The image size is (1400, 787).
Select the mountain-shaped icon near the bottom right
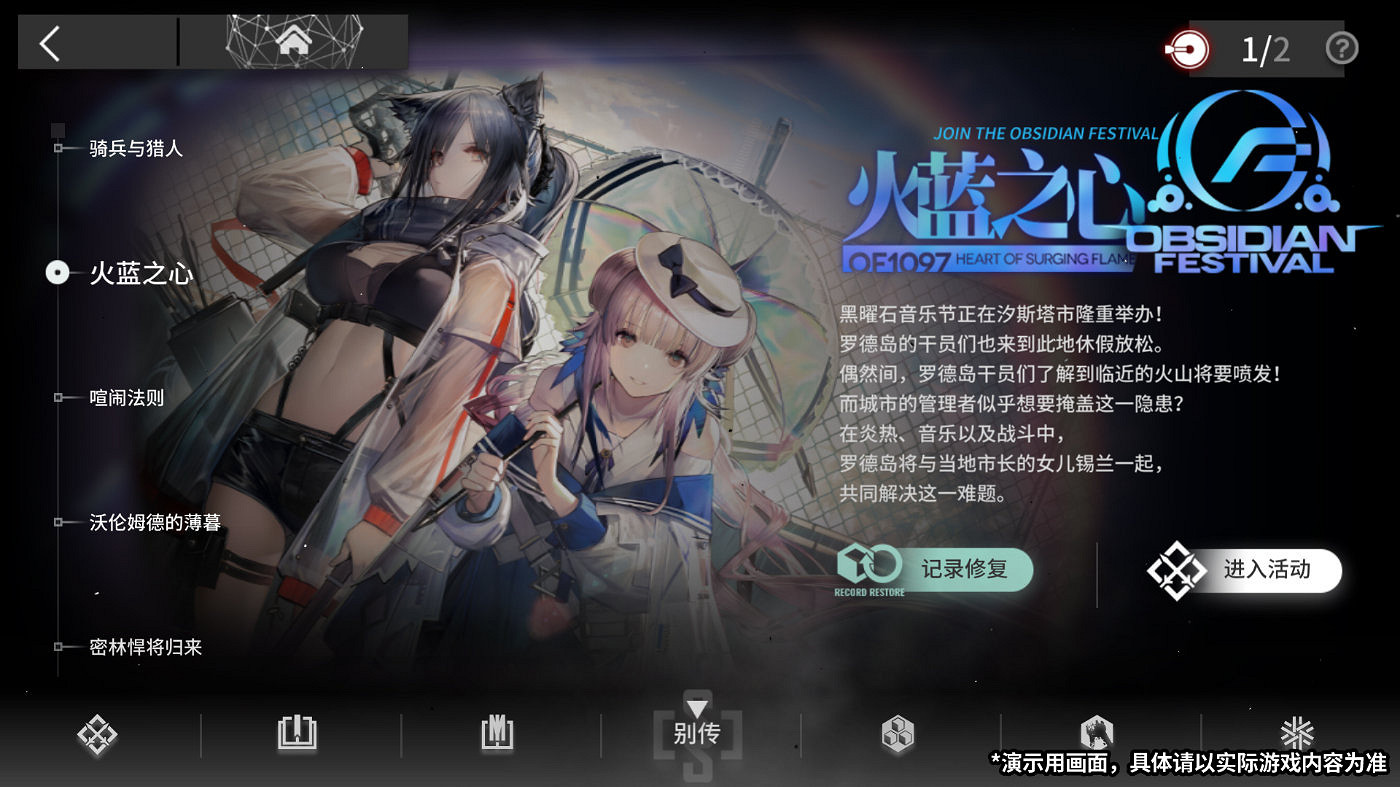pyautogui.click(x=1097, y=733)
